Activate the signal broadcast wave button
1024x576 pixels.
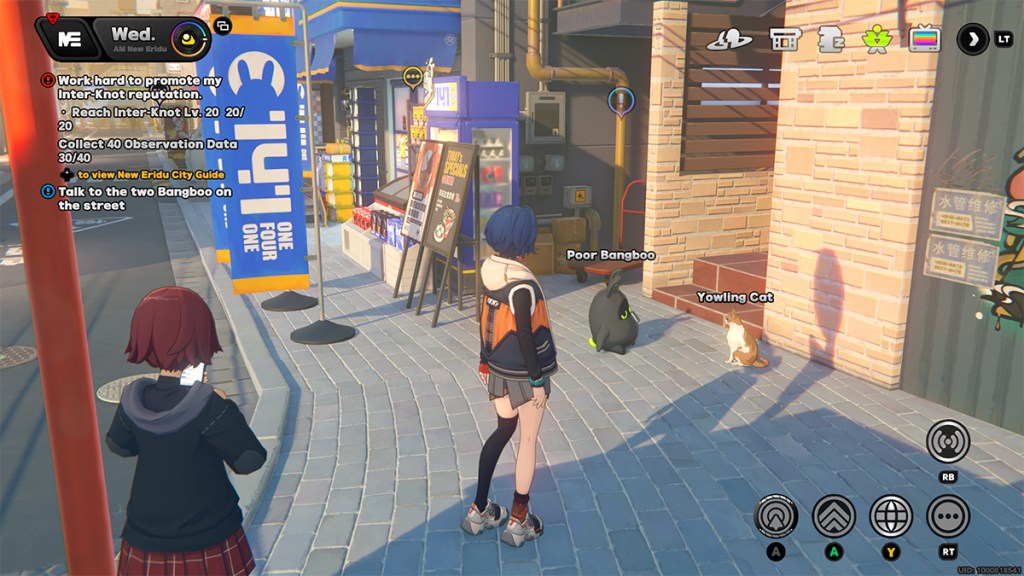click(947, 441)
